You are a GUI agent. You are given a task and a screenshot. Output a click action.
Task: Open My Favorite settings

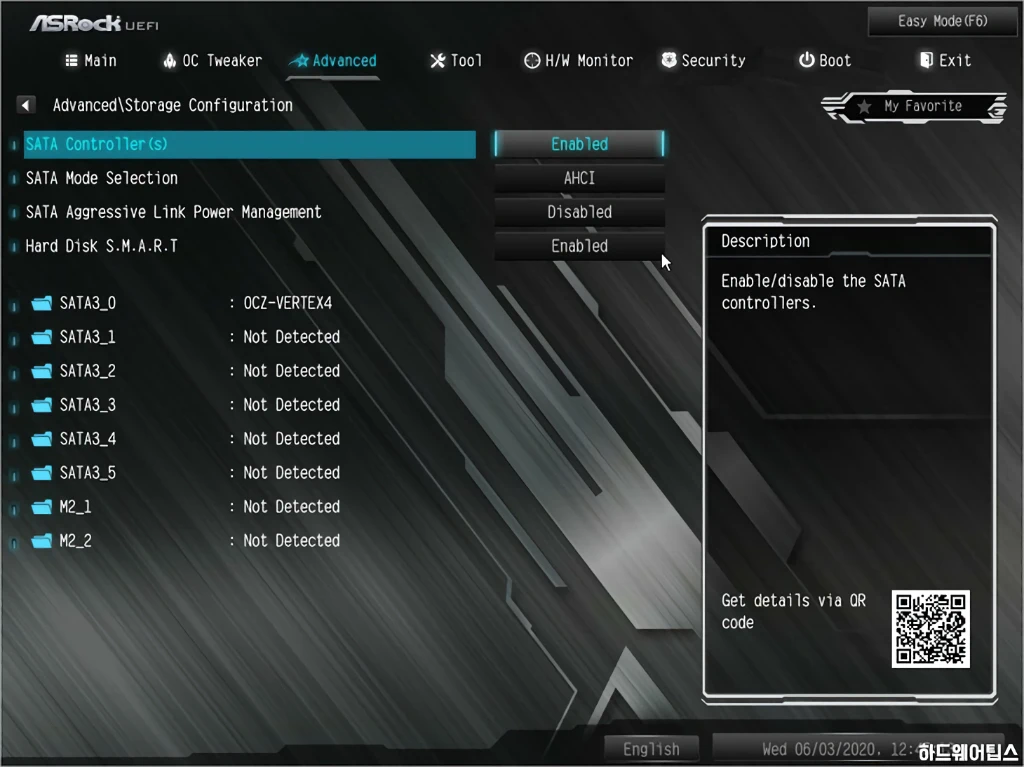point(914,106)
